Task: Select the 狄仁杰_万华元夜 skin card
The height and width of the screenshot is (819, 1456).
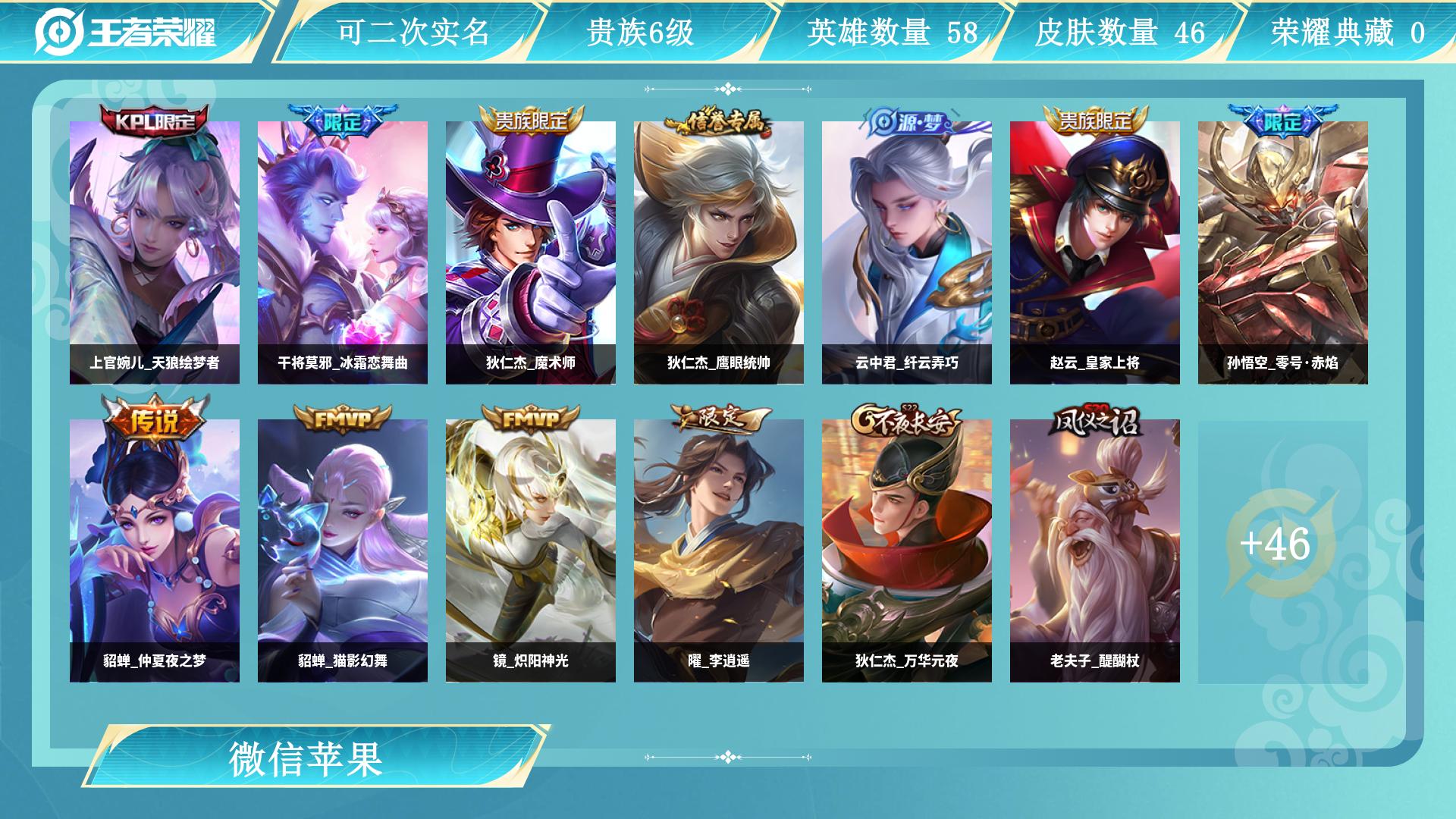Action: (907, 550)
